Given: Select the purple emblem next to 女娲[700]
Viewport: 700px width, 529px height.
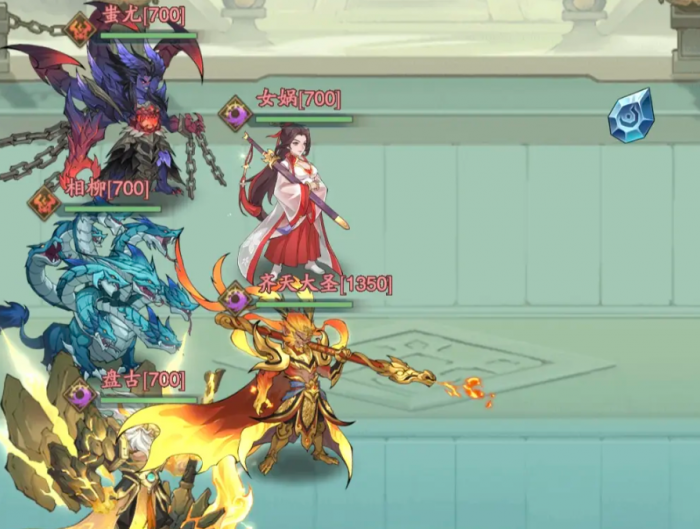Looking at the screenshot, I should (x=236, y=112).
